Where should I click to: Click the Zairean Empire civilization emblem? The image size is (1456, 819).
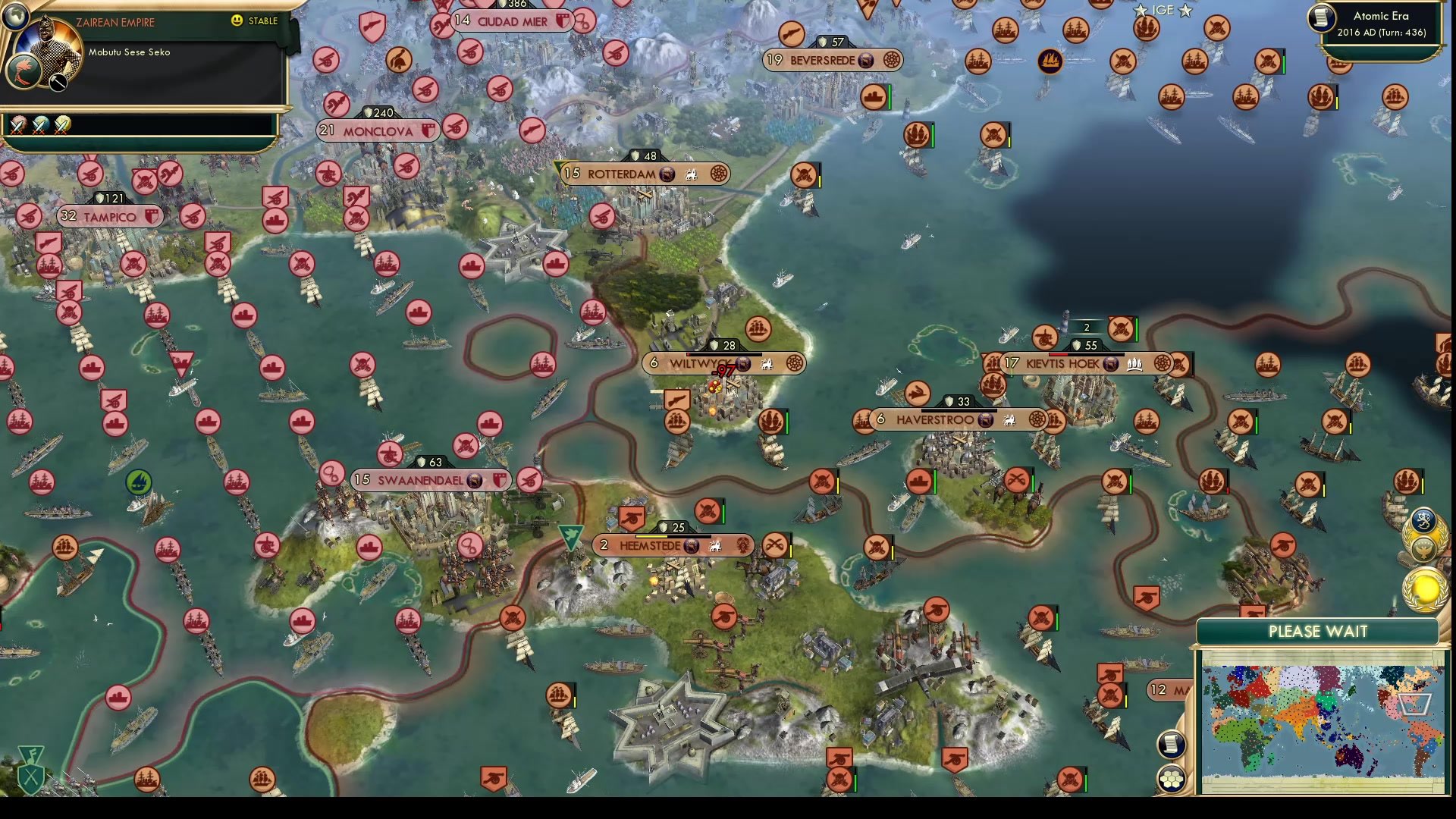pos(24,72)
